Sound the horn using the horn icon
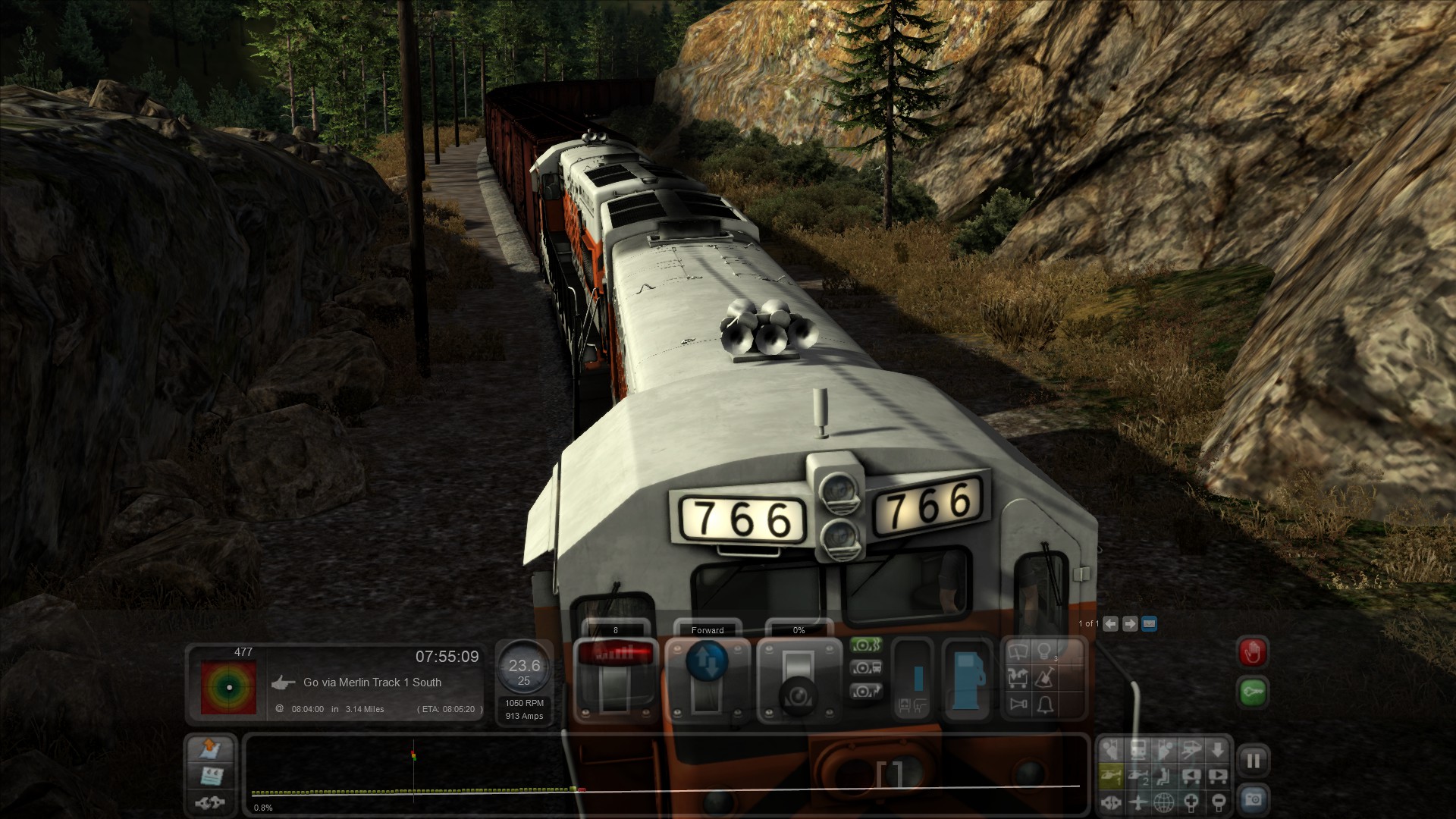The height and width of the screenshot is (819, 1456). coord(1018,704)
